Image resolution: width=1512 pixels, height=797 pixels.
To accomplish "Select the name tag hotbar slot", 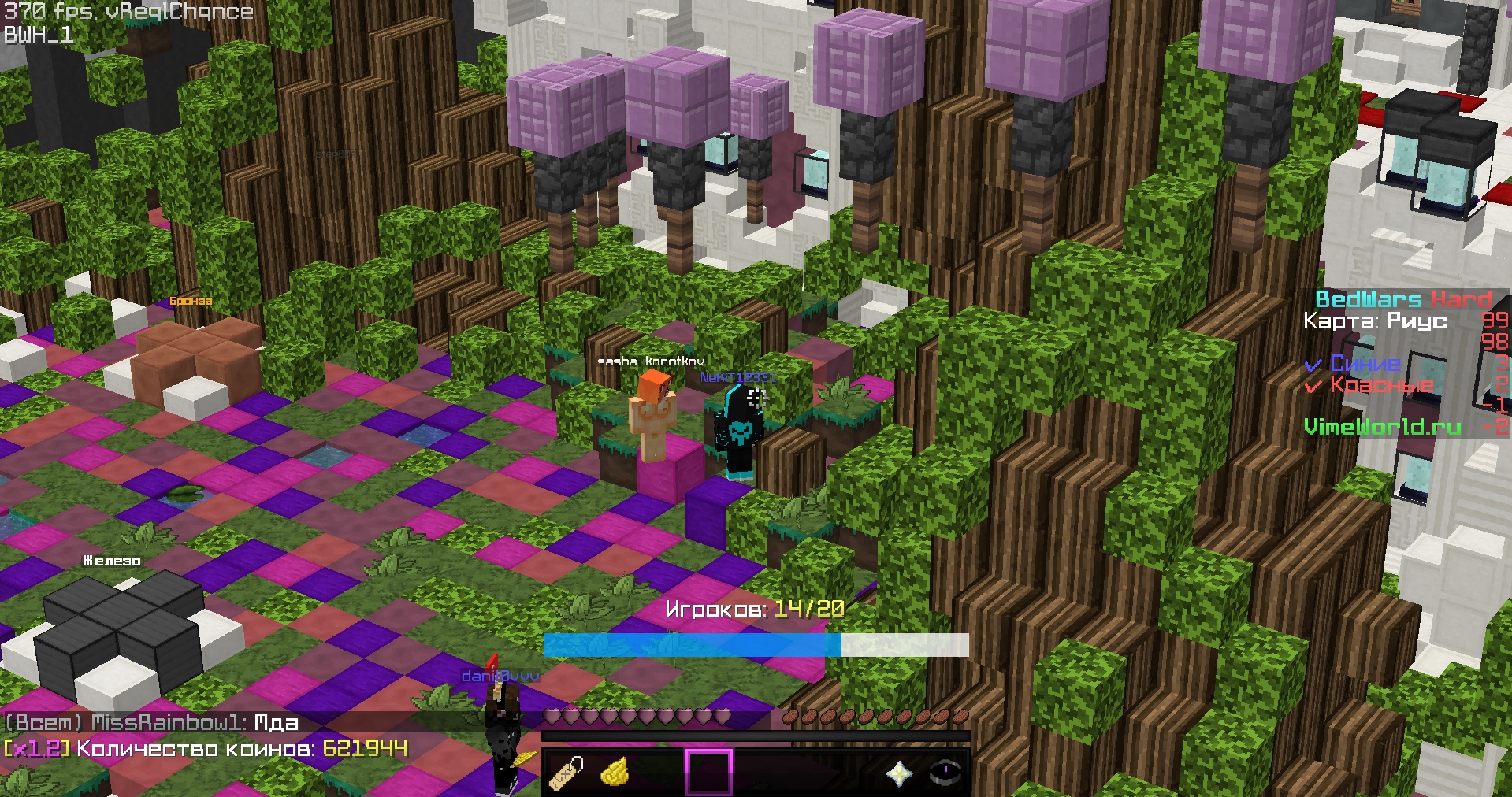I will point(567,773).
